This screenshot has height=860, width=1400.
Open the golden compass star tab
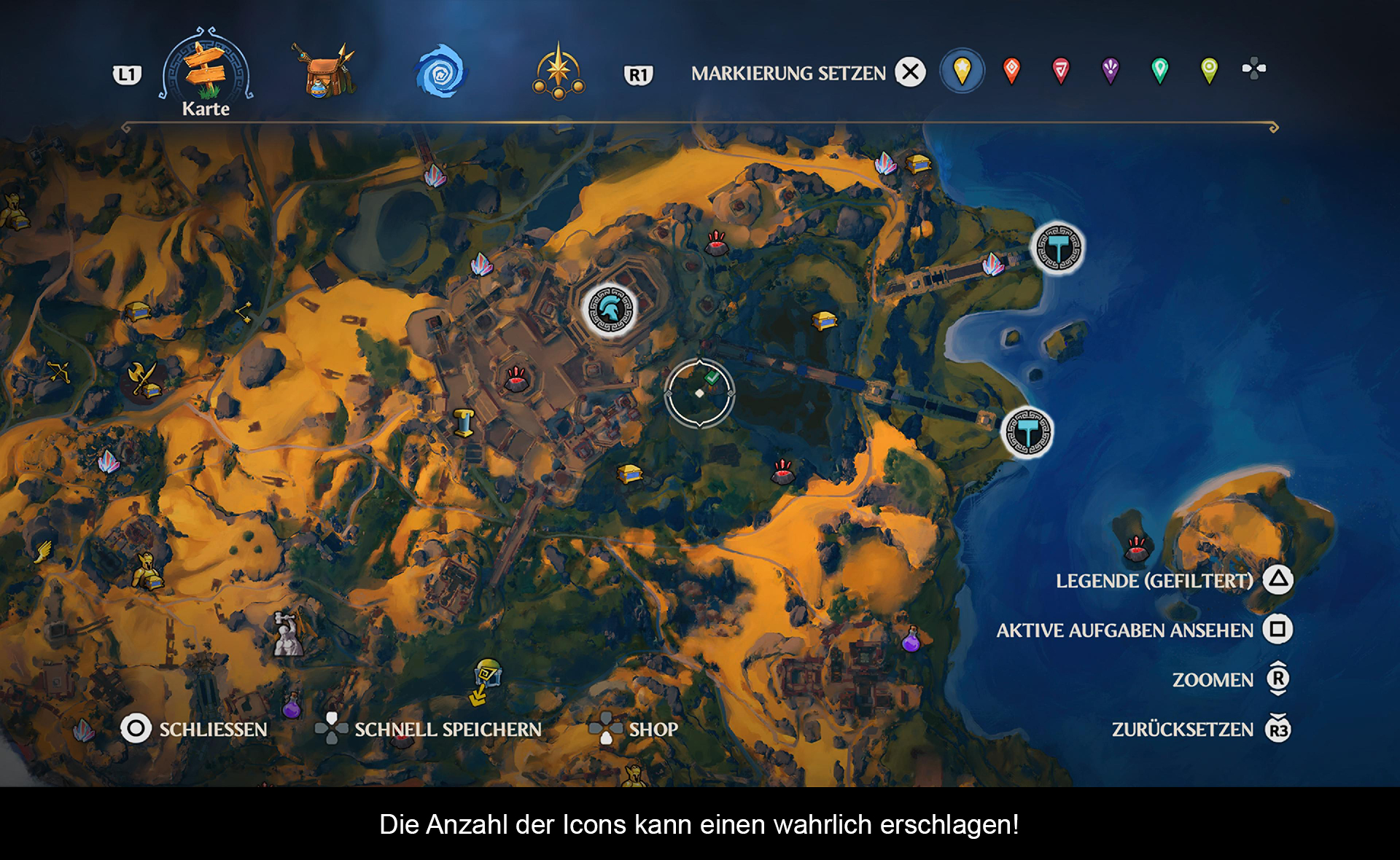point(559,73)
